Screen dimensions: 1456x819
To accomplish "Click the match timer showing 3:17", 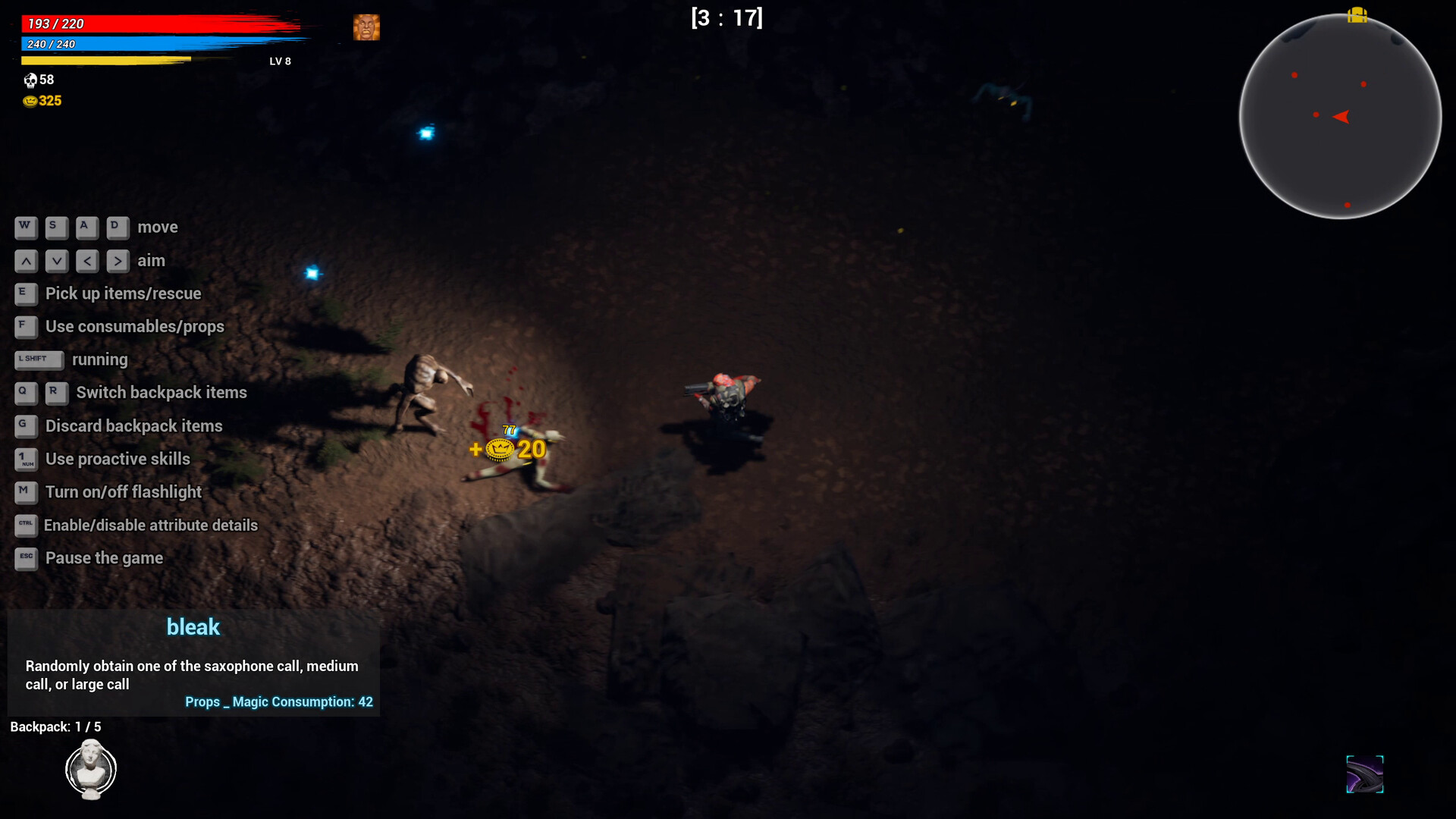I will coord(726,17).
